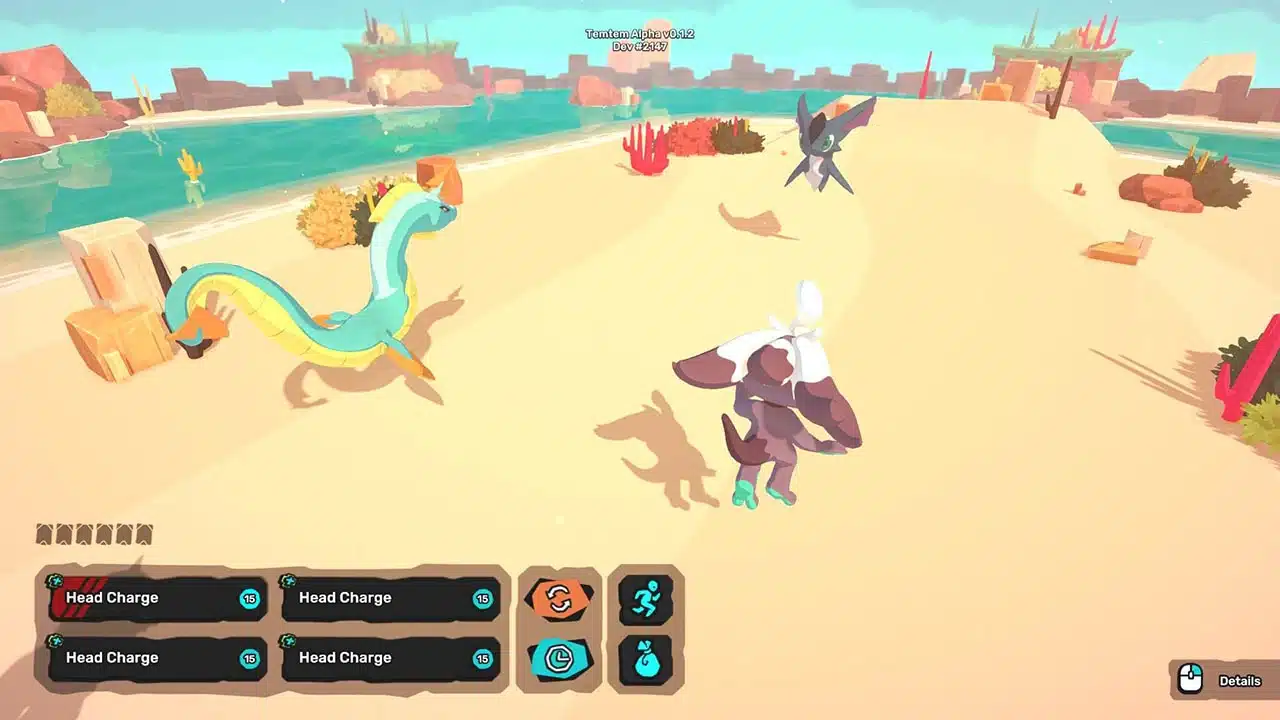Click the orange swap Temtem icon
The height and width of the screenshot is (720, 1280).
(559, 600)
